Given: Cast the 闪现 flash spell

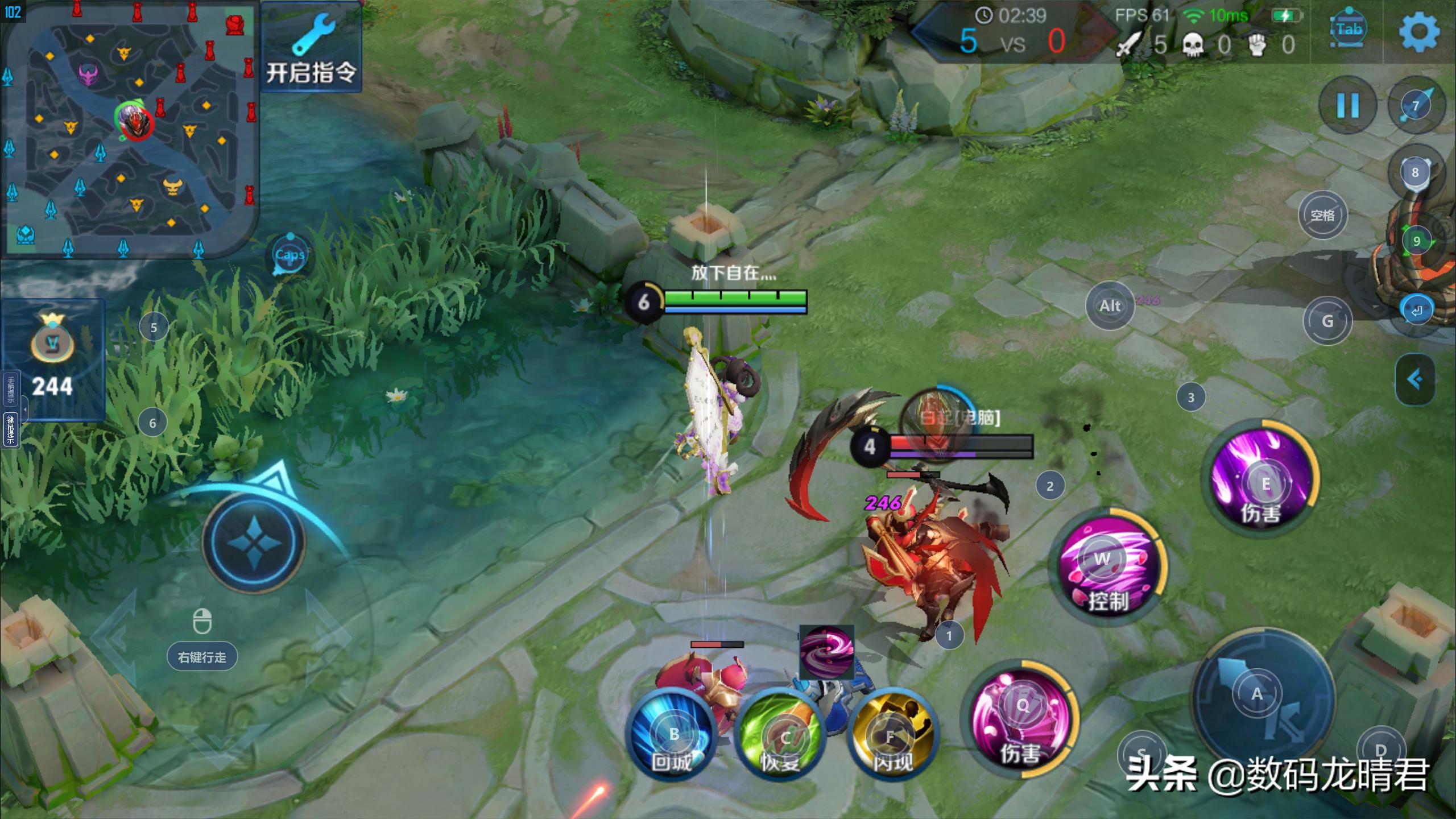Looking at the screenshot, I should click(x=891, y=736).
